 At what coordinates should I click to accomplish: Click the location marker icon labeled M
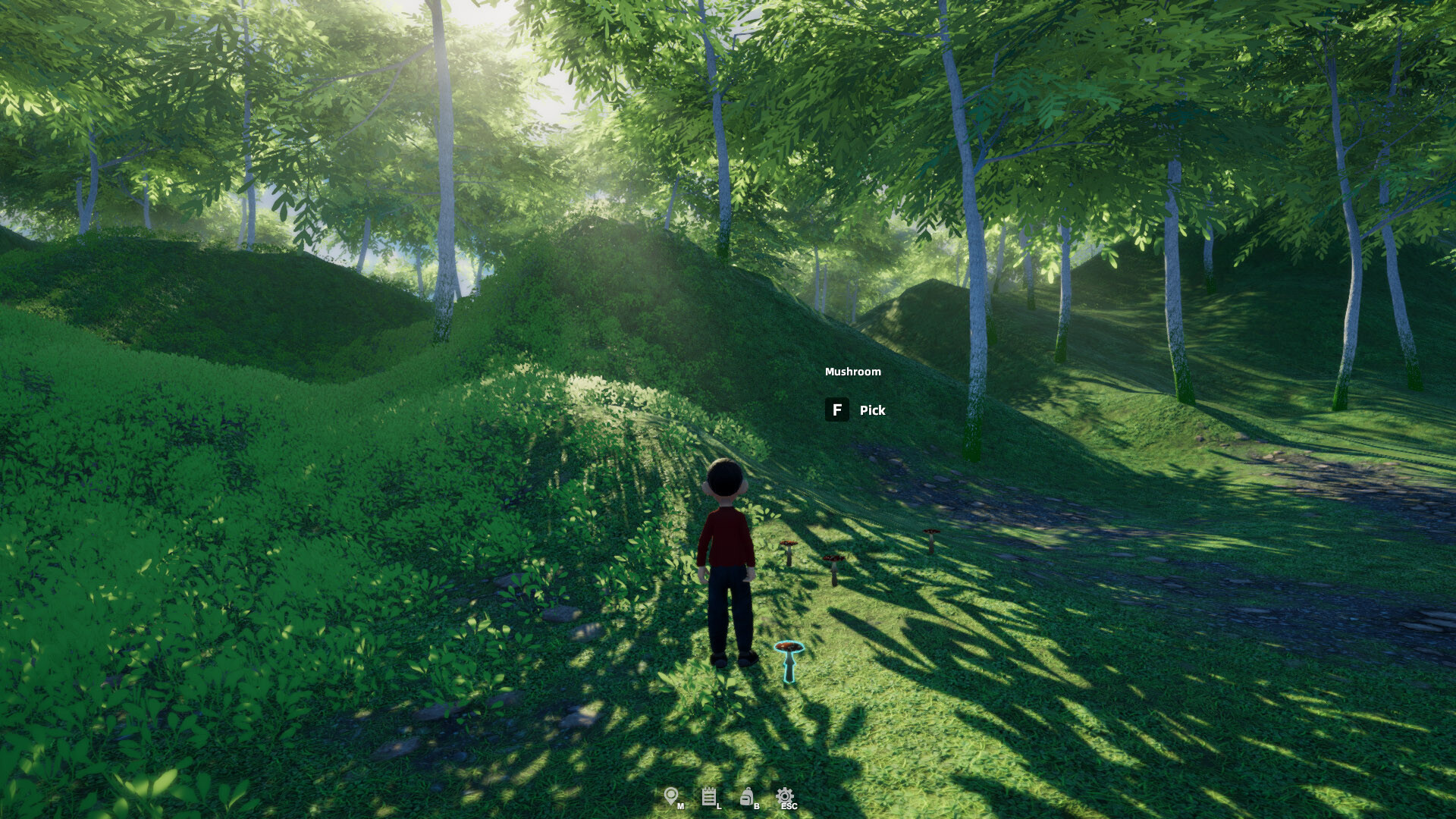click(x=671, y=796)
